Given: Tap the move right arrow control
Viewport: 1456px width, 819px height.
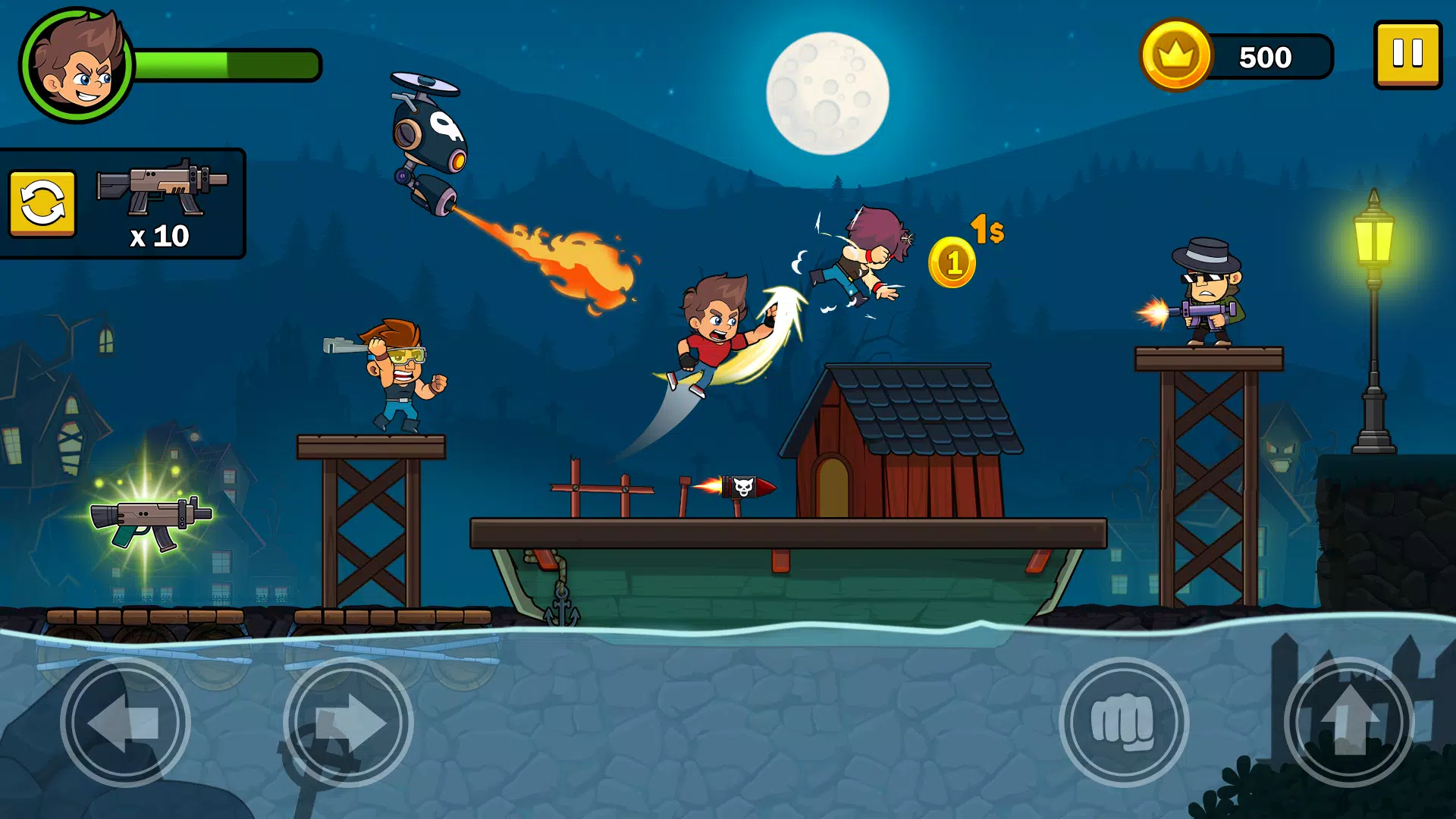Looking at the screenshot, I should 348,722.
